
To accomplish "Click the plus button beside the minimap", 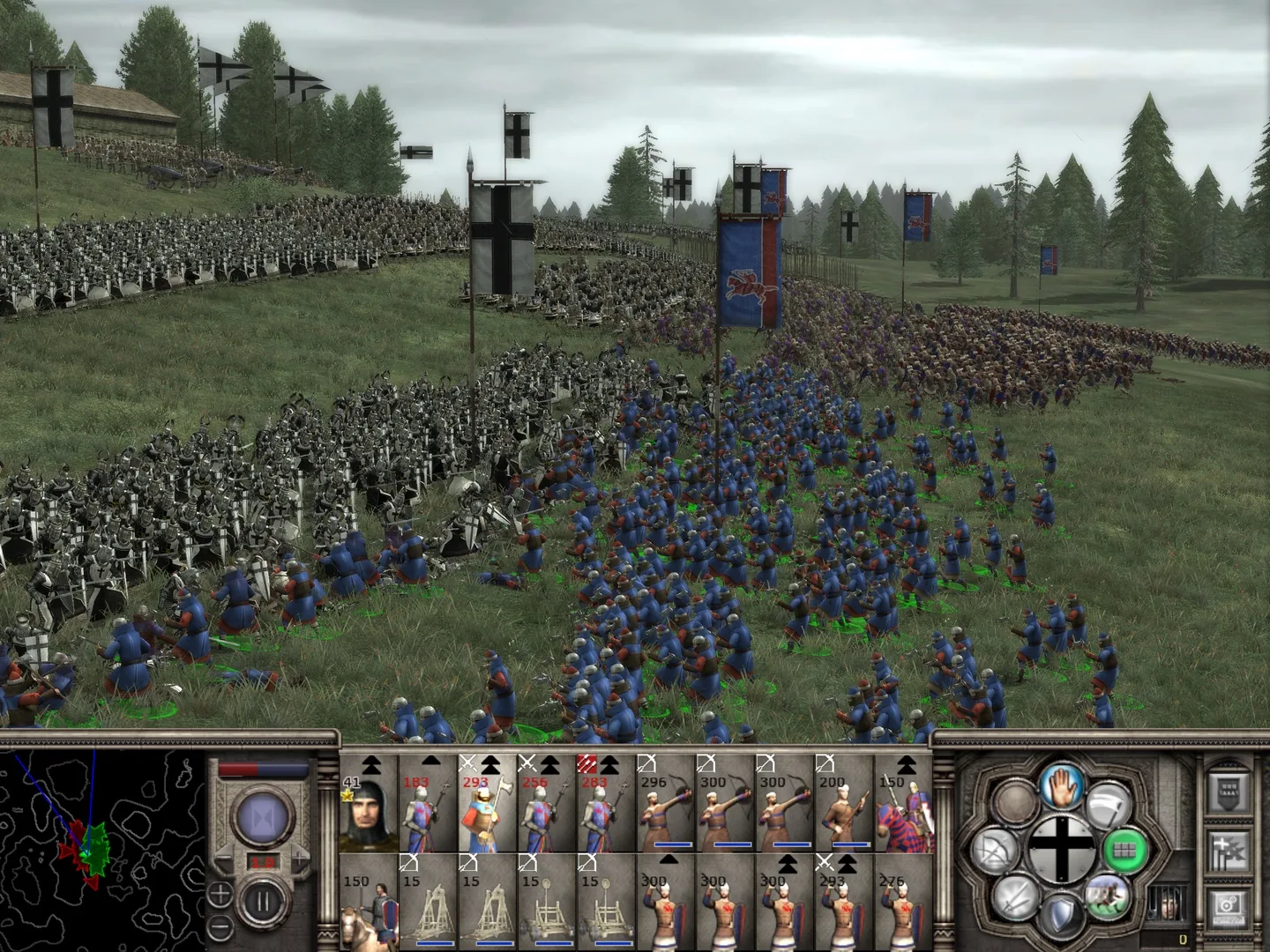I will click(x=219, y=895).
